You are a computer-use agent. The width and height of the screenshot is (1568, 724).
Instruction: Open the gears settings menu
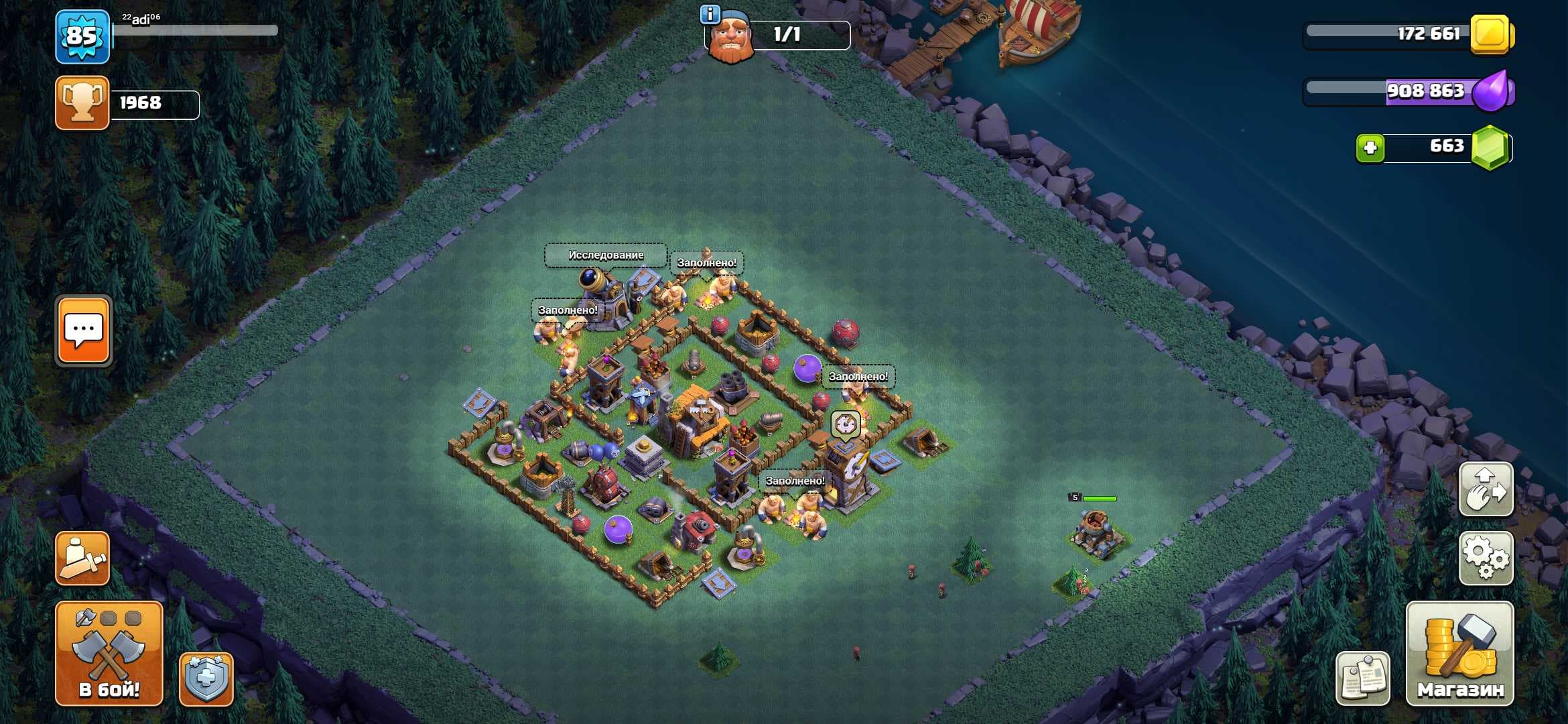(x=1486, y=558)
